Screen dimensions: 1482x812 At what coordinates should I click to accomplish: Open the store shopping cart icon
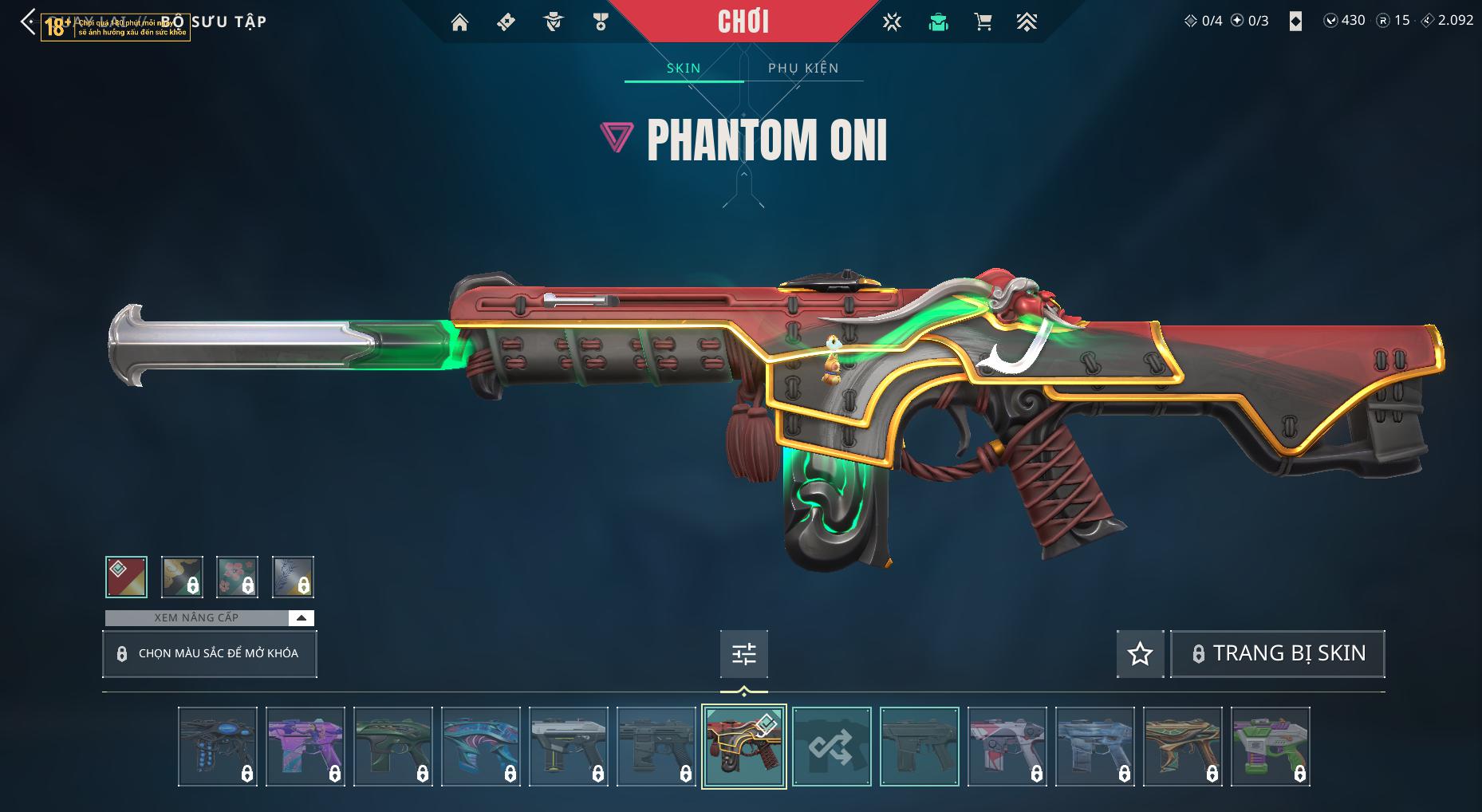click(983, 22)
